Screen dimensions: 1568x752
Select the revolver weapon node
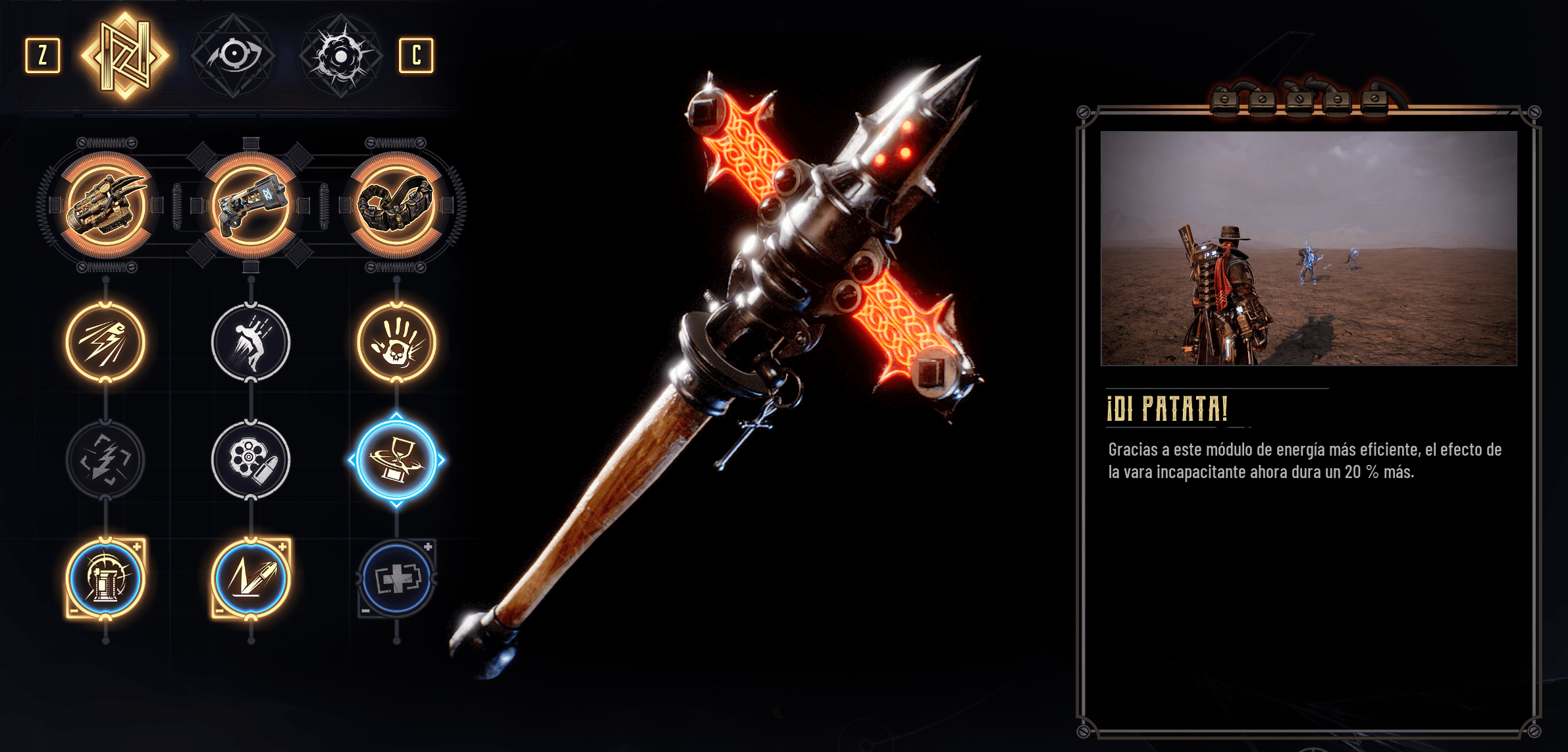[x=251, y=205]
